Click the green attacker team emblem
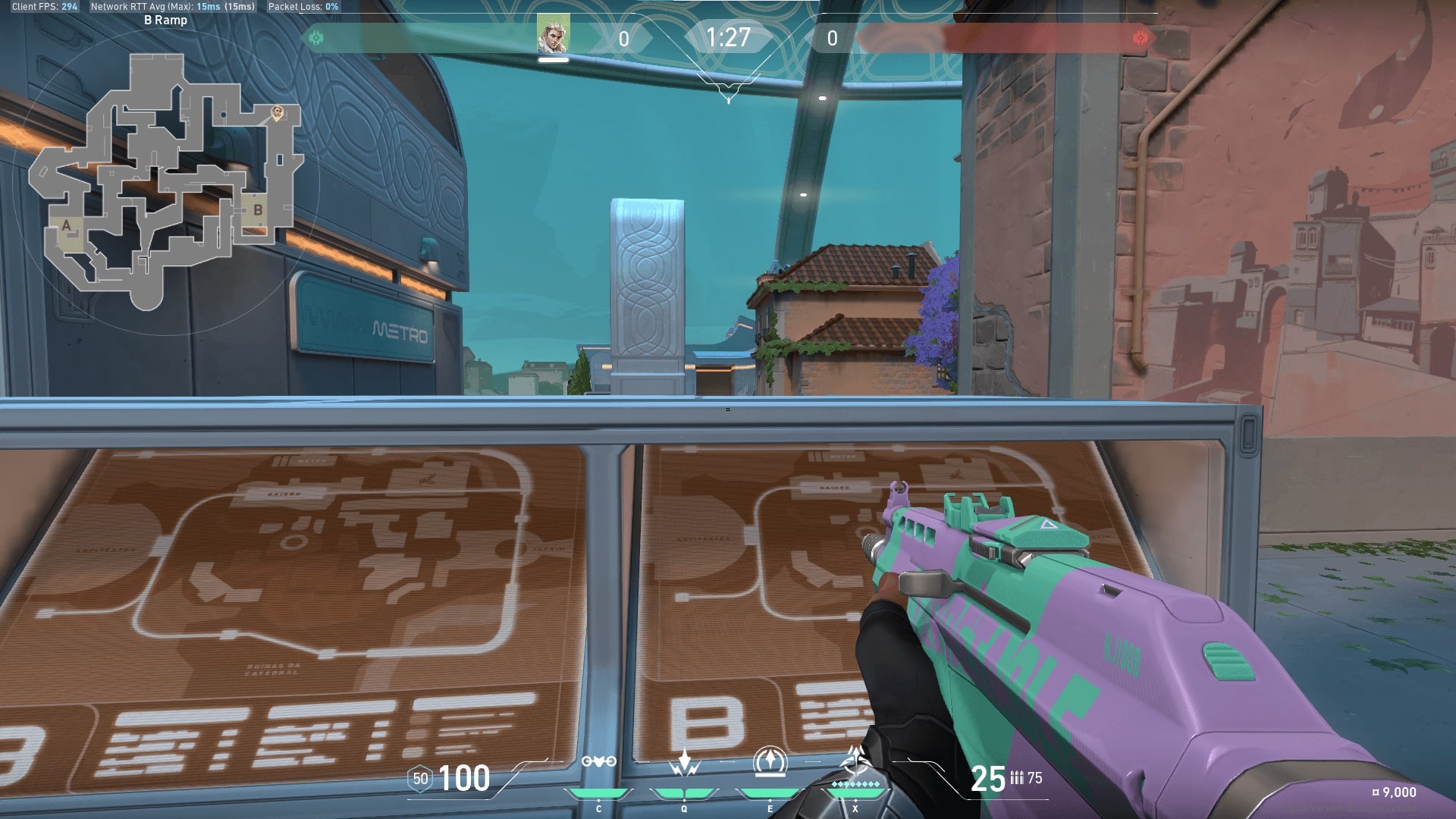1456x819 pixels. 316,37
